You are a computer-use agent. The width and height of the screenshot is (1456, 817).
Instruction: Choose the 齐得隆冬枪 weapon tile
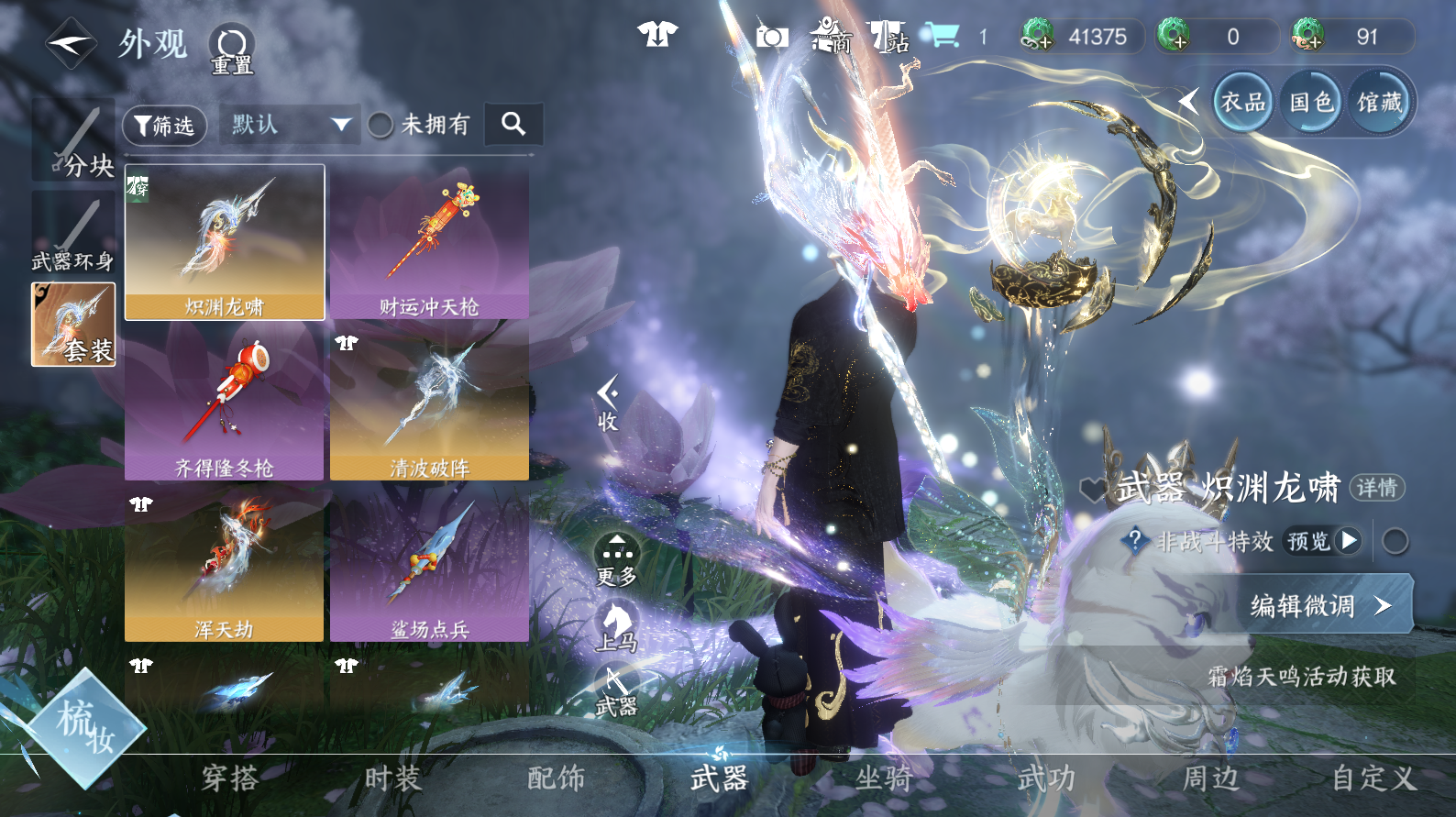[x=225, y=403]
